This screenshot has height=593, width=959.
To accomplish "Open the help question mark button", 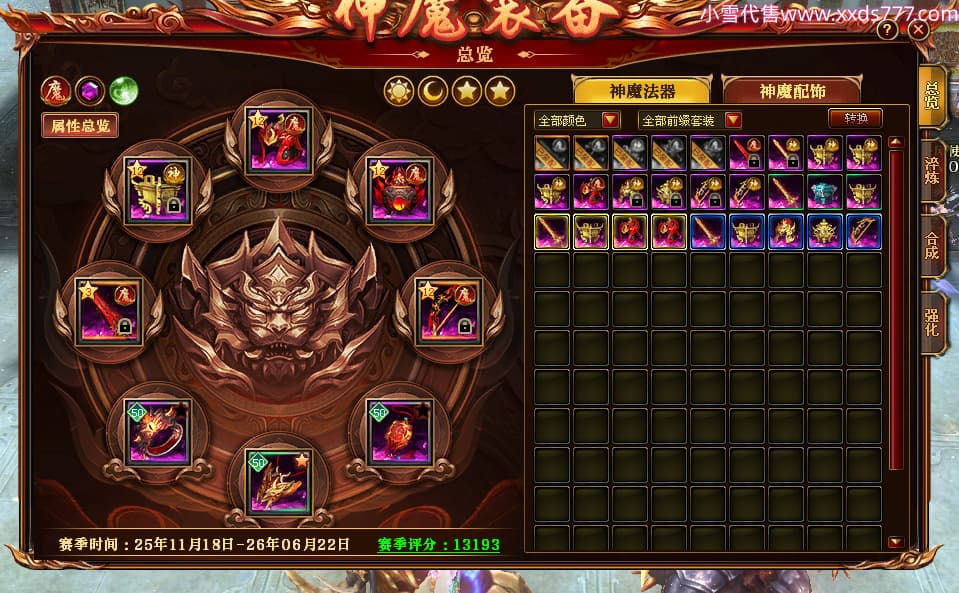I will coord(887,30).
